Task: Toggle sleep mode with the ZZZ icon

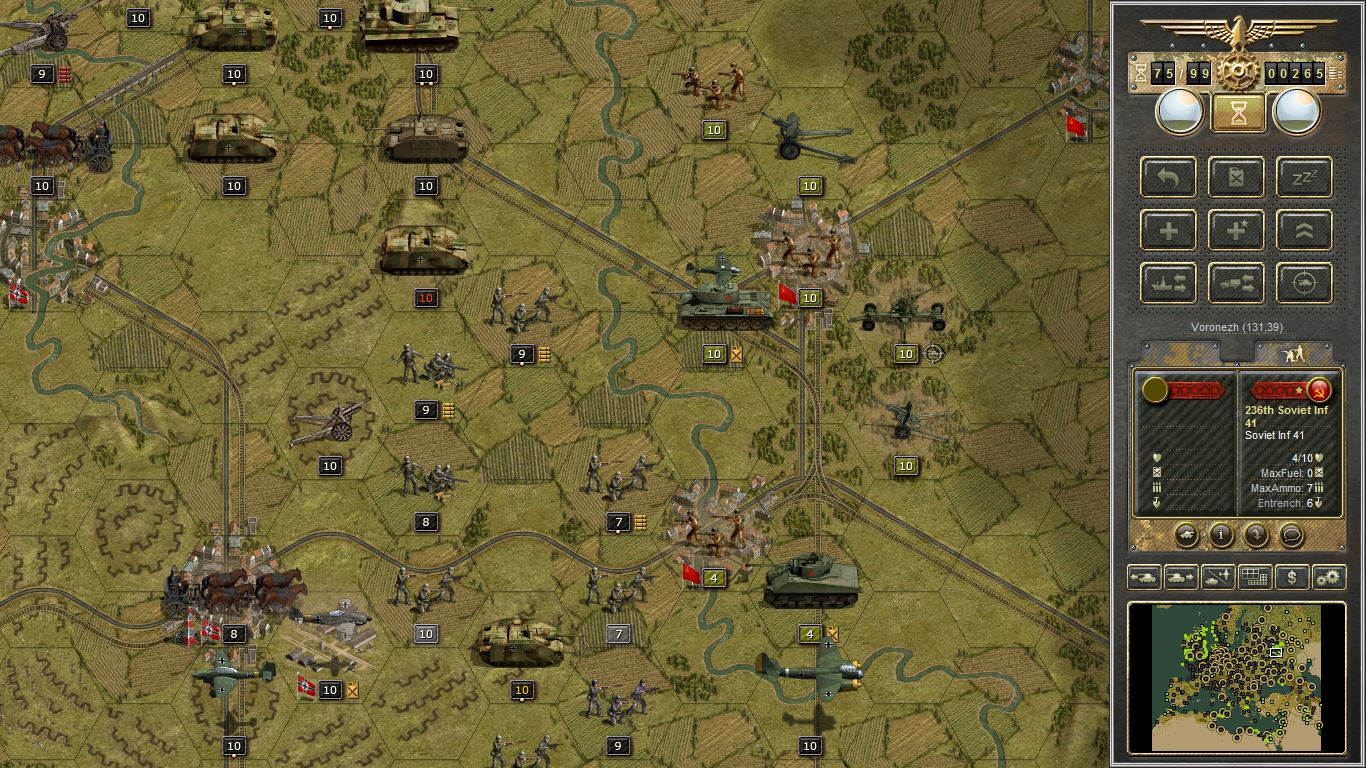Action: [1305, 177]
